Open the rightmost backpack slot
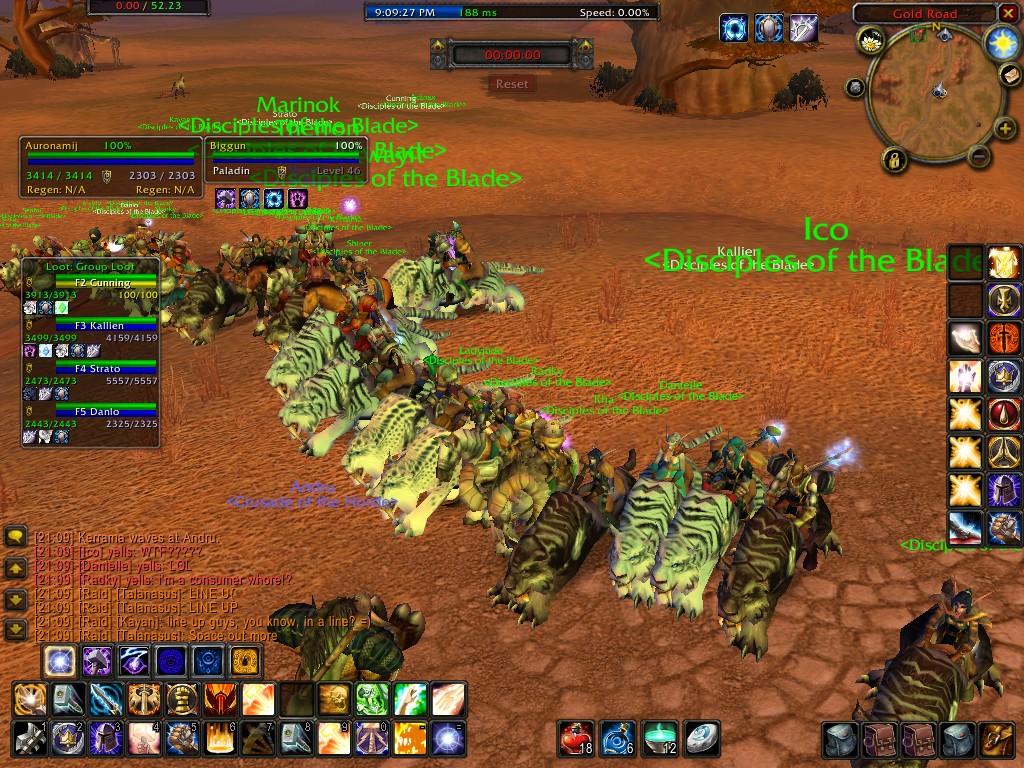 pyautogui.click(x=996, y=740)
